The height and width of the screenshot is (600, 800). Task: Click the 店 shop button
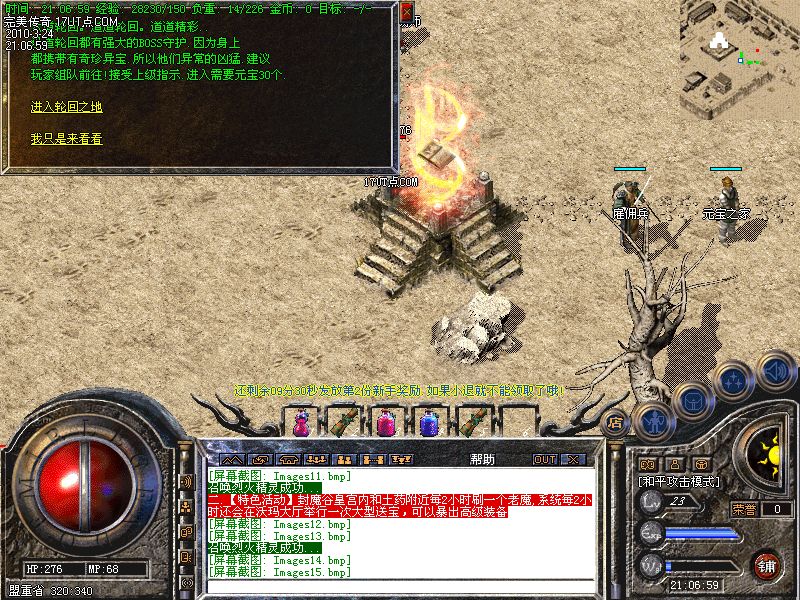point(616,422)
